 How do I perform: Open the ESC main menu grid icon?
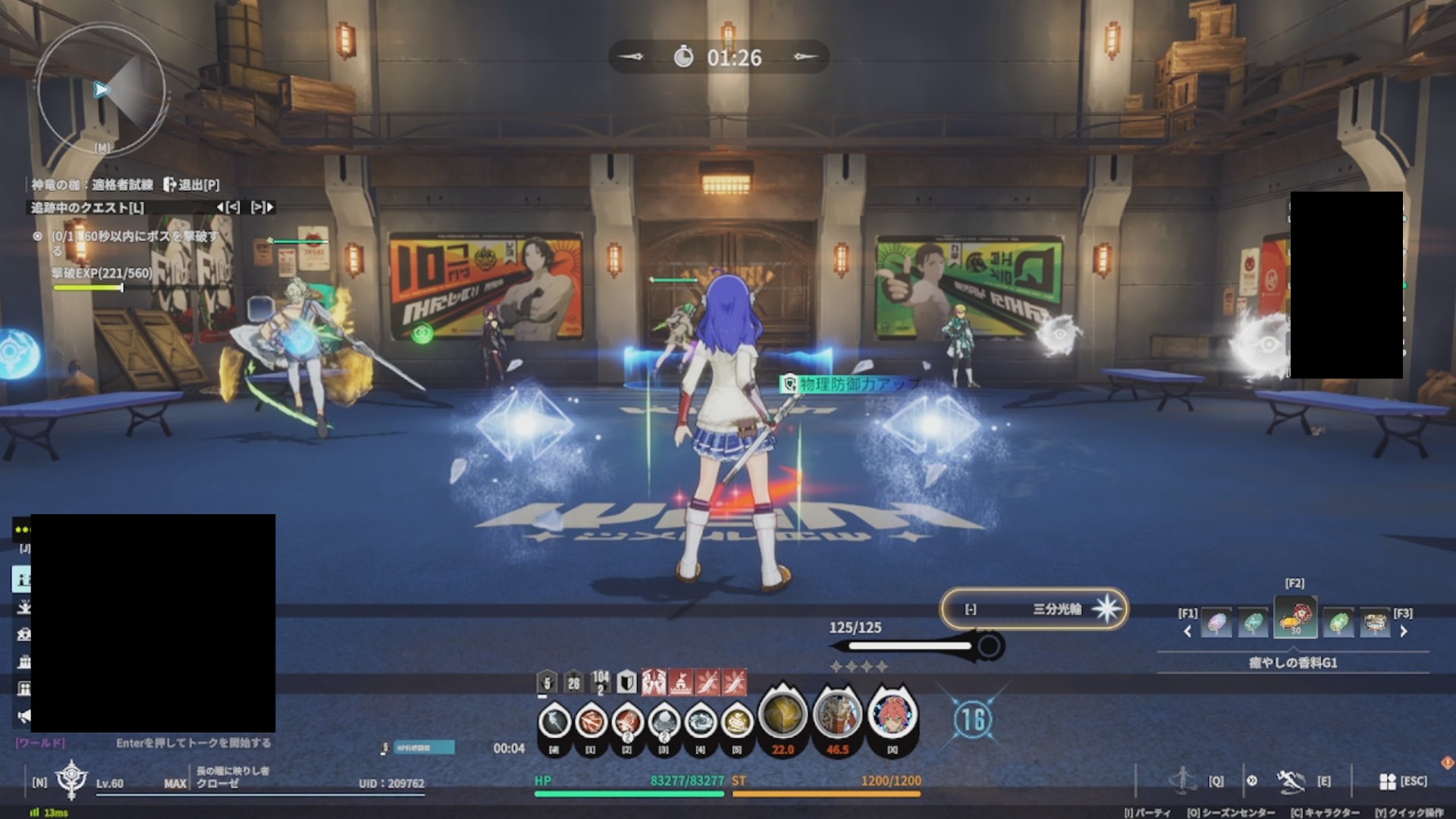tap(1388, 781)
